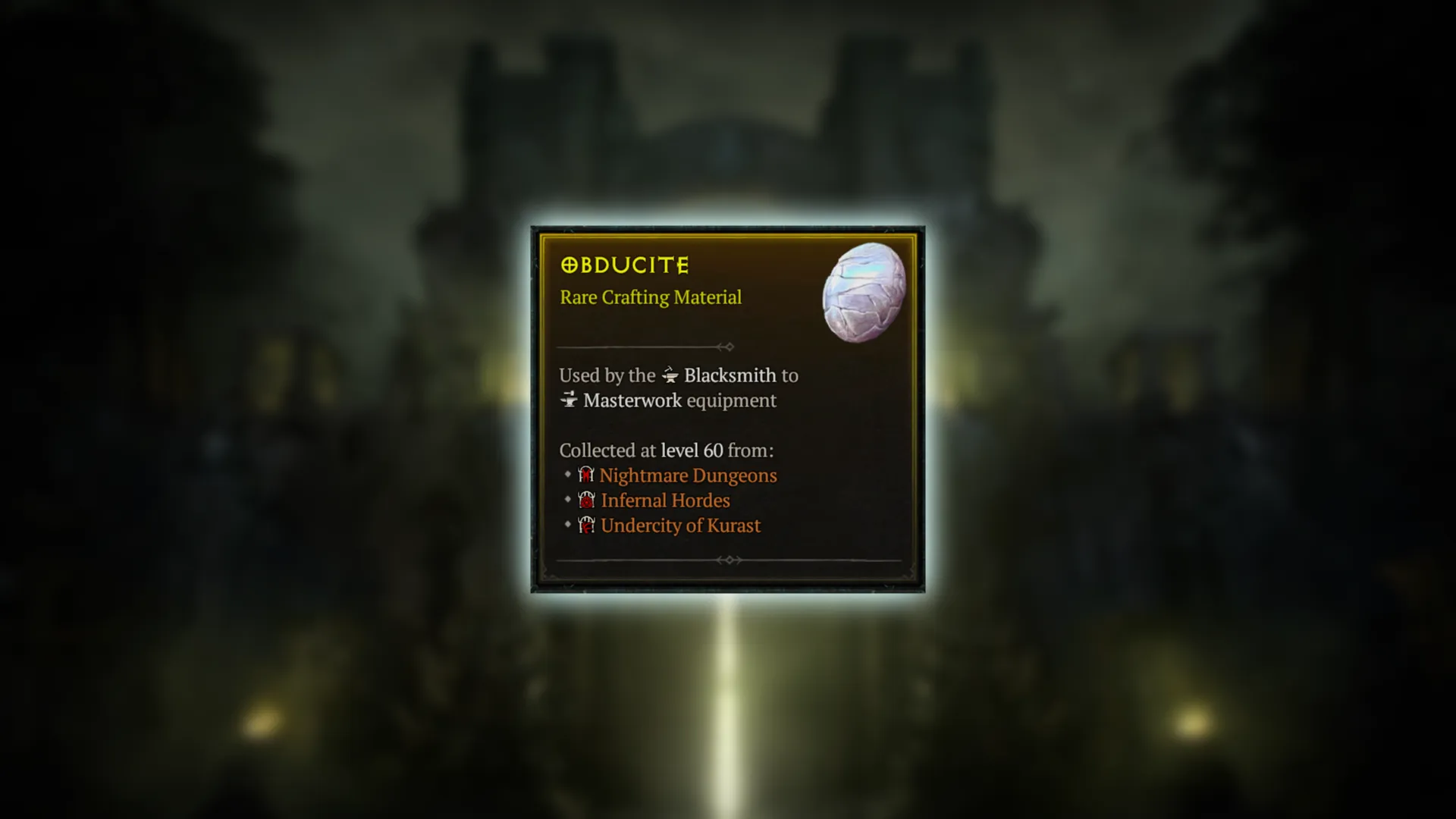The height and width of the screenshot is (819, 1456).
Task: Click the diamond ornament on lower divider
Action: (x=729, y=560)
